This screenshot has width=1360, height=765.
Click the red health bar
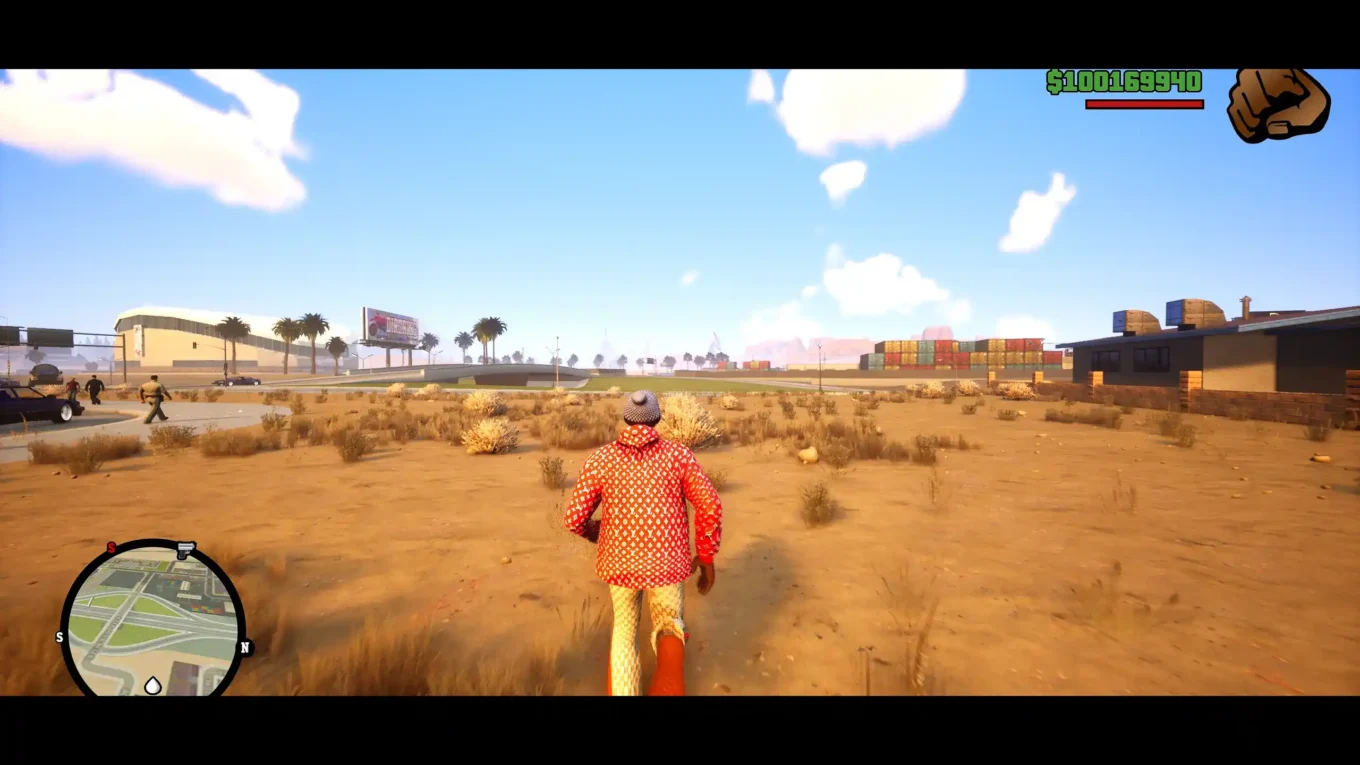[x=1144, y=102]
